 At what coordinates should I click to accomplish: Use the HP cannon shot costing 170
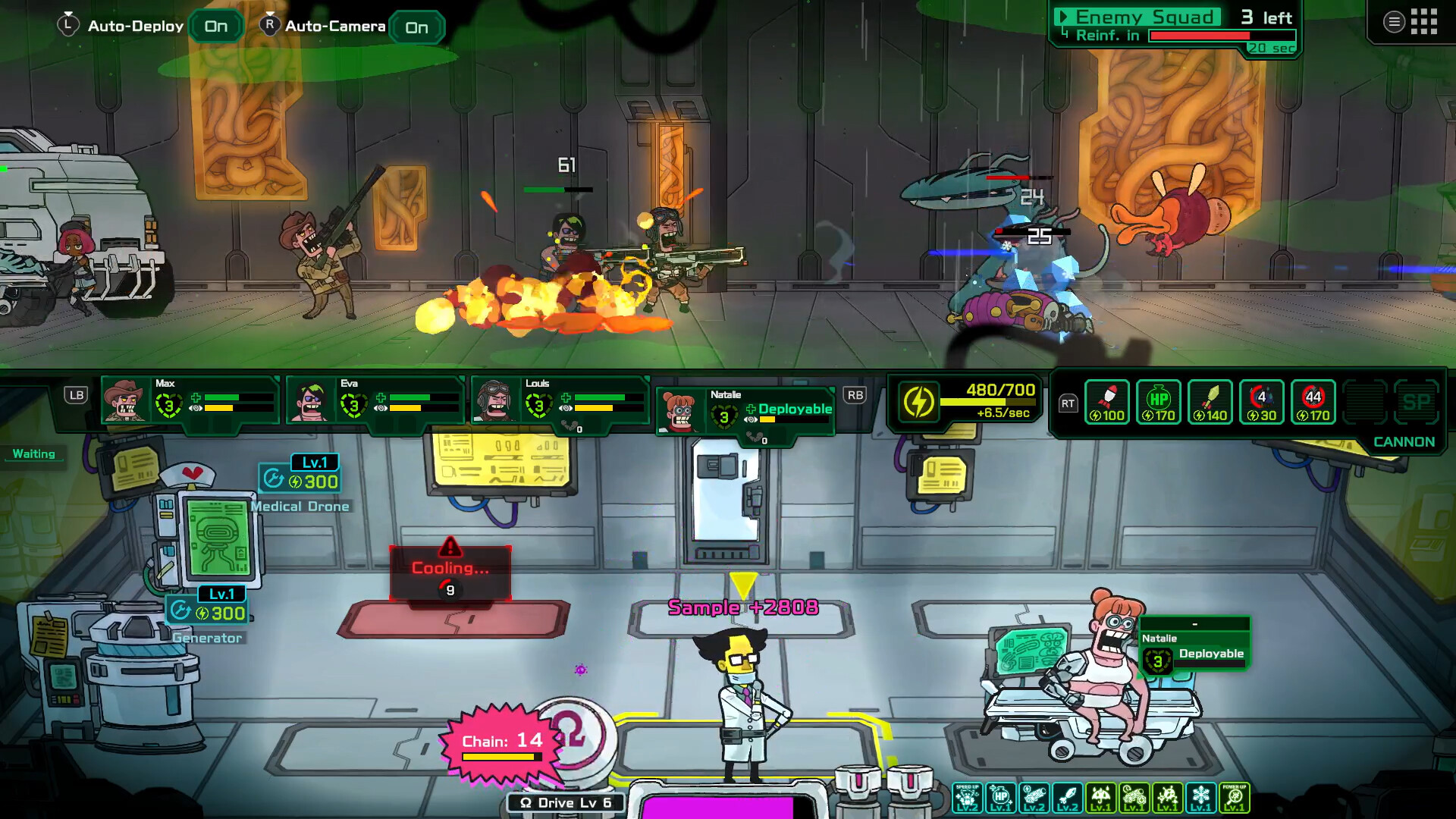click(x=1159, y=402)
